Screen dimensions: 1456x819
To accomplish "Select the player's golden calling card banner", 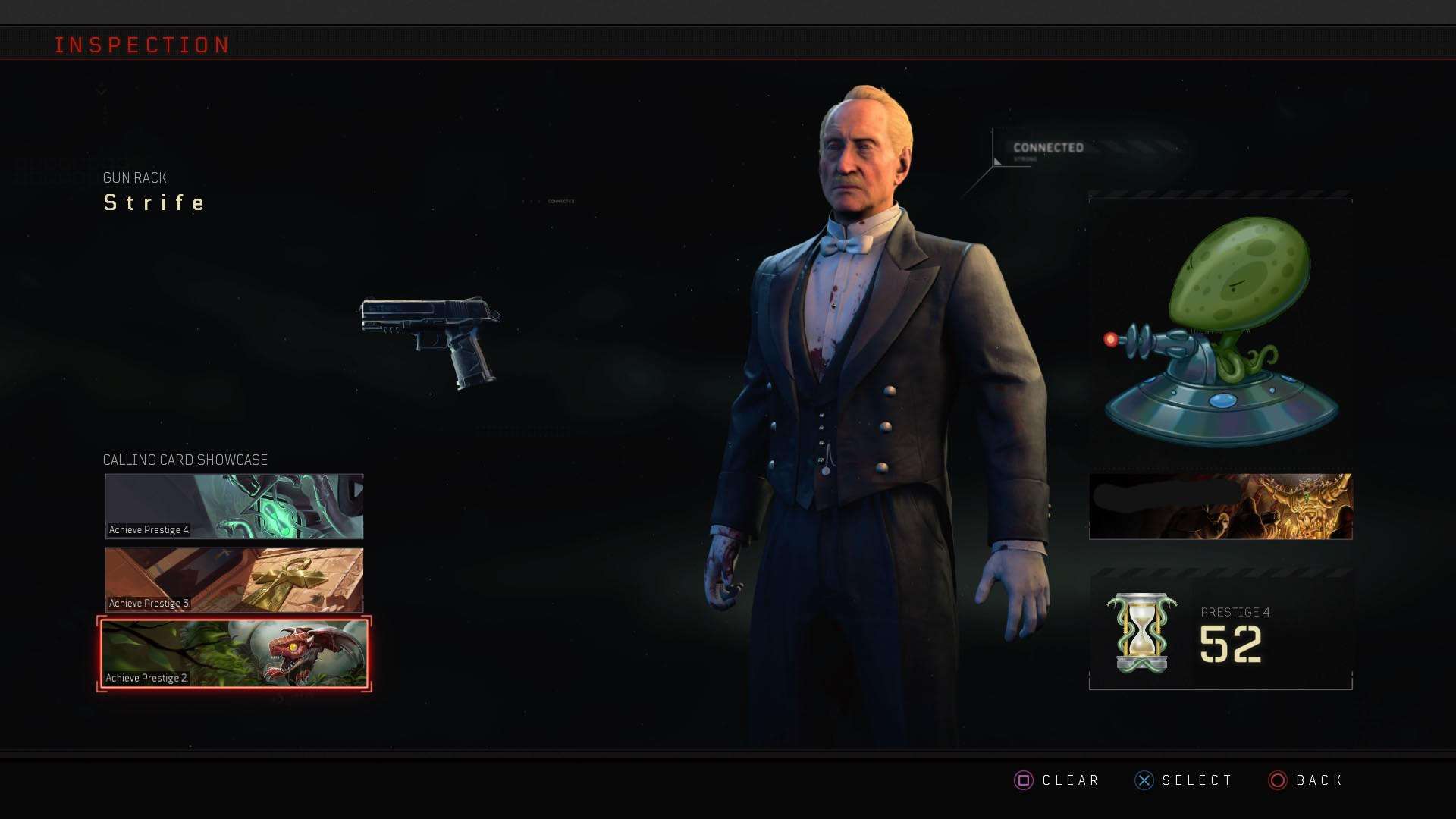I will (1220, 507).
